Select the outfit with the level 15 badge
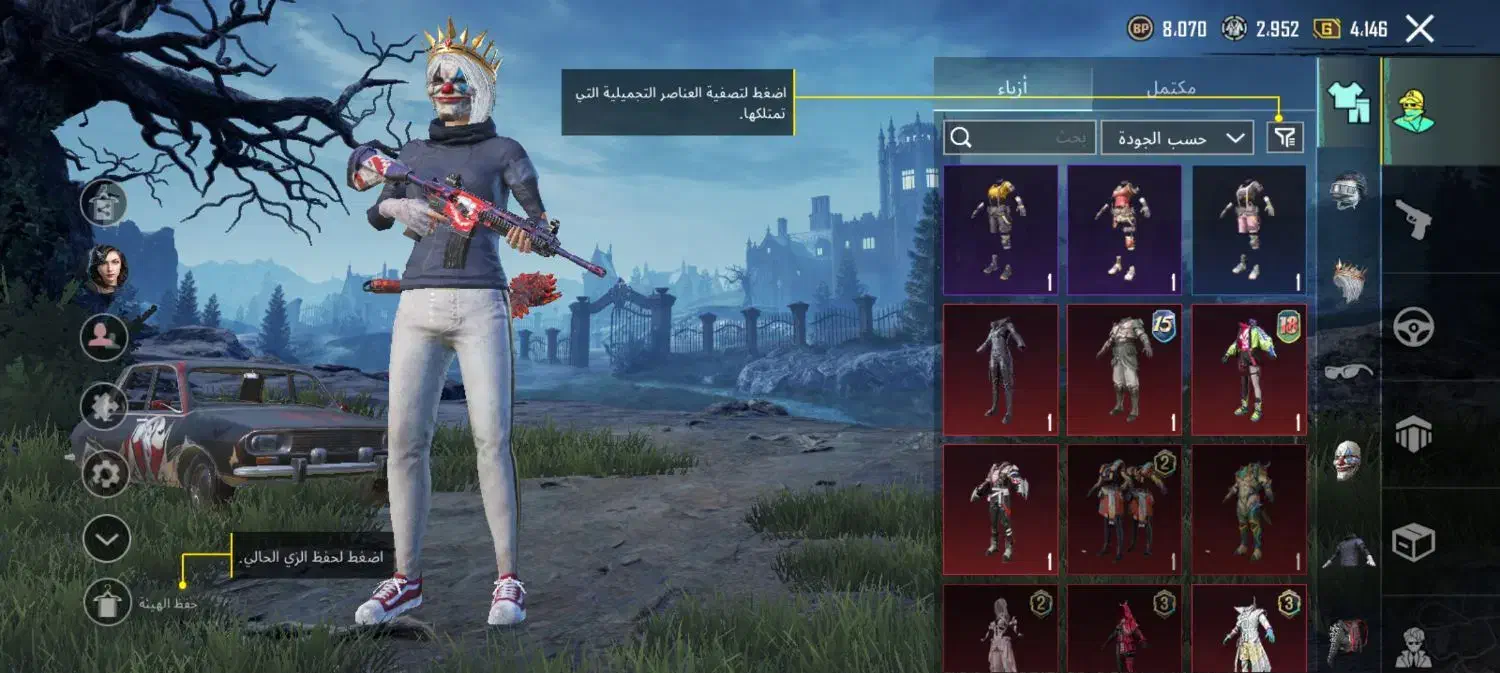 1124,370
